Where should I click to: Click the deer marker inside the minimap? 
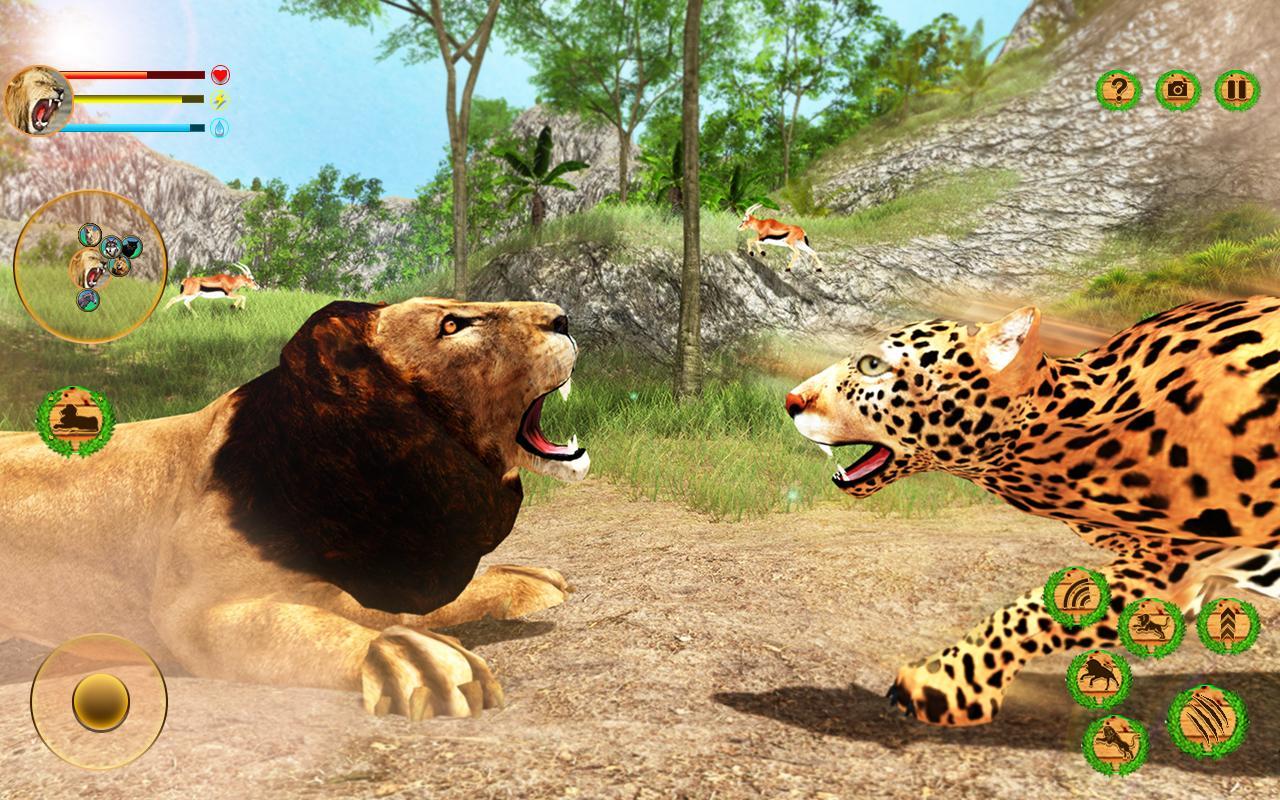pos(89,234)
